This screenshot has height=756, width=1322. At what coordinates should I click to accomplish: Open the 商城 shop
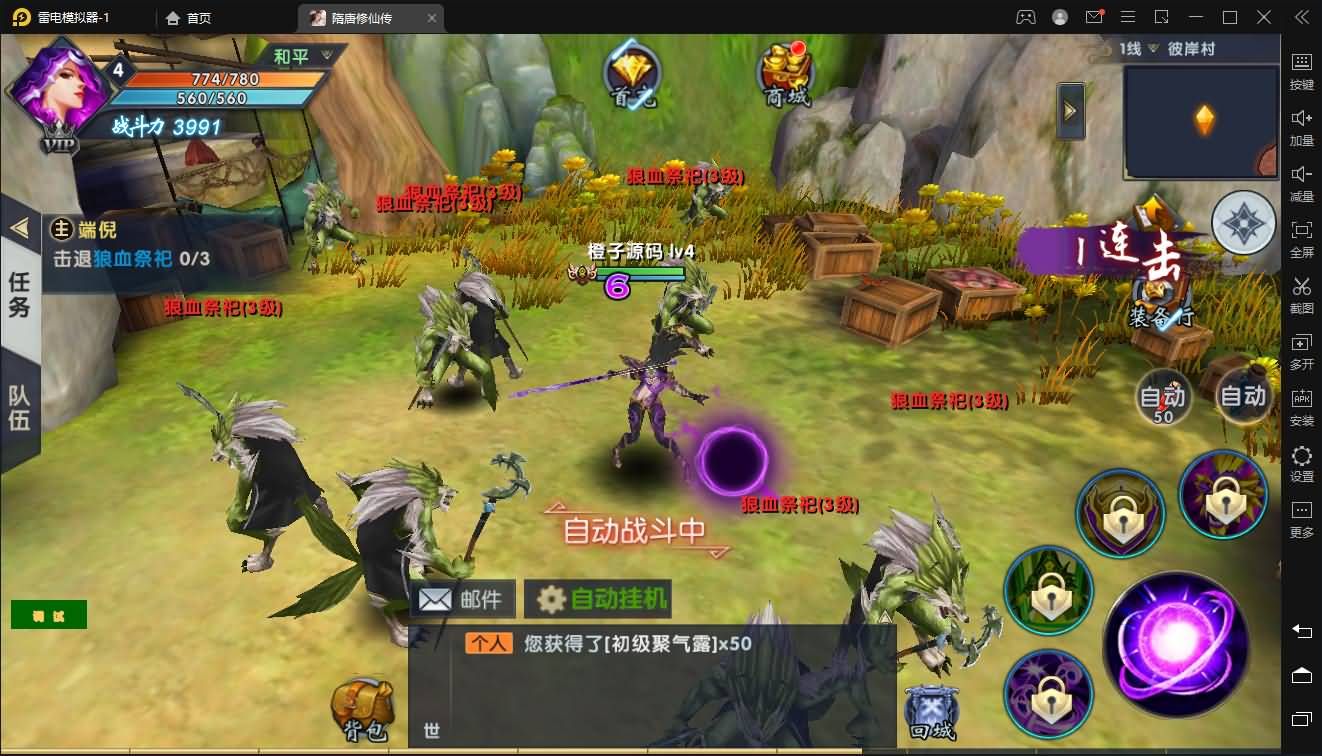(x=785, y=74)
